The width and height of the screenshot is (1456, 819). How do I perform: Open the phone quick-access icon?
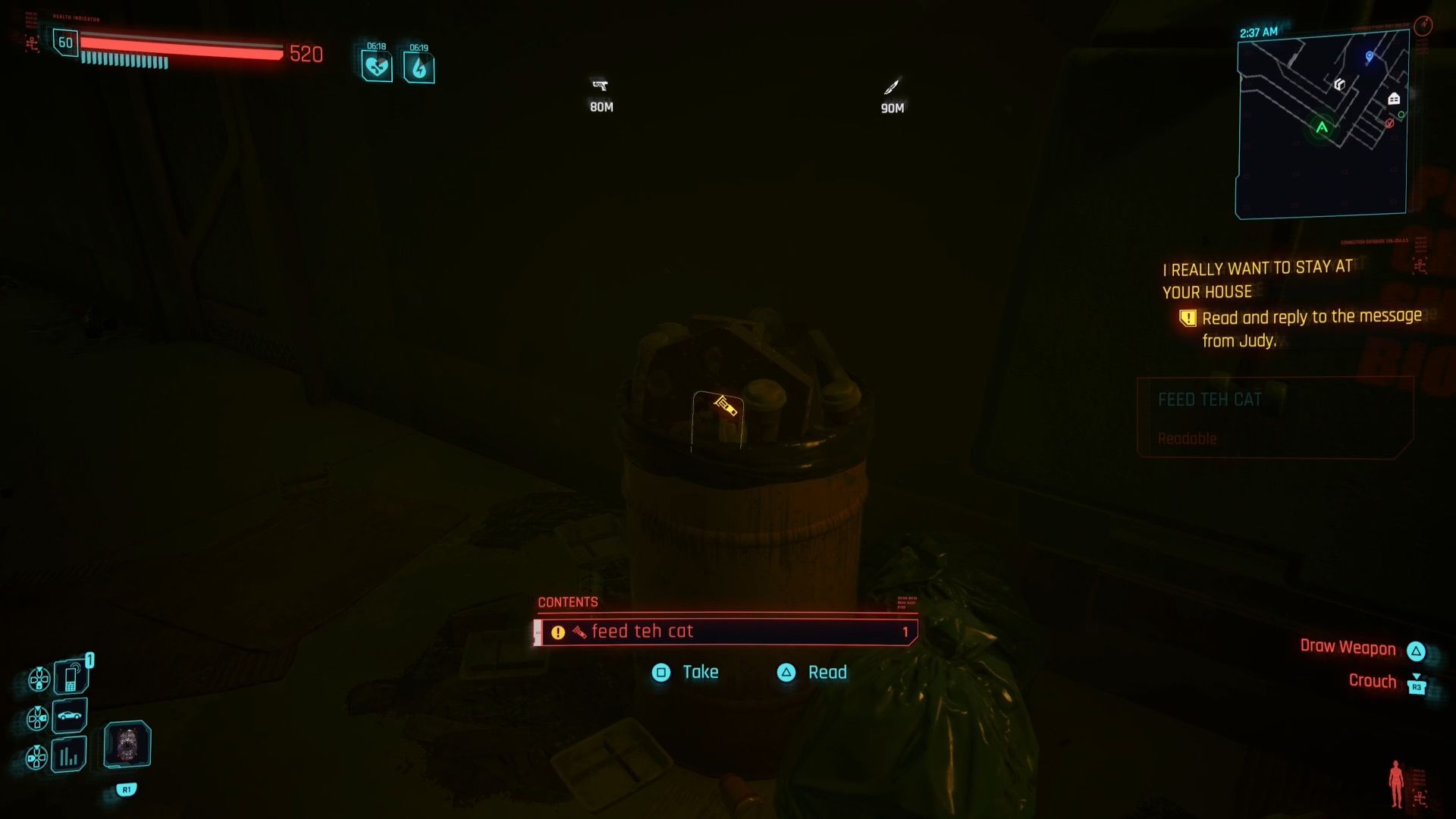[71, 676]
